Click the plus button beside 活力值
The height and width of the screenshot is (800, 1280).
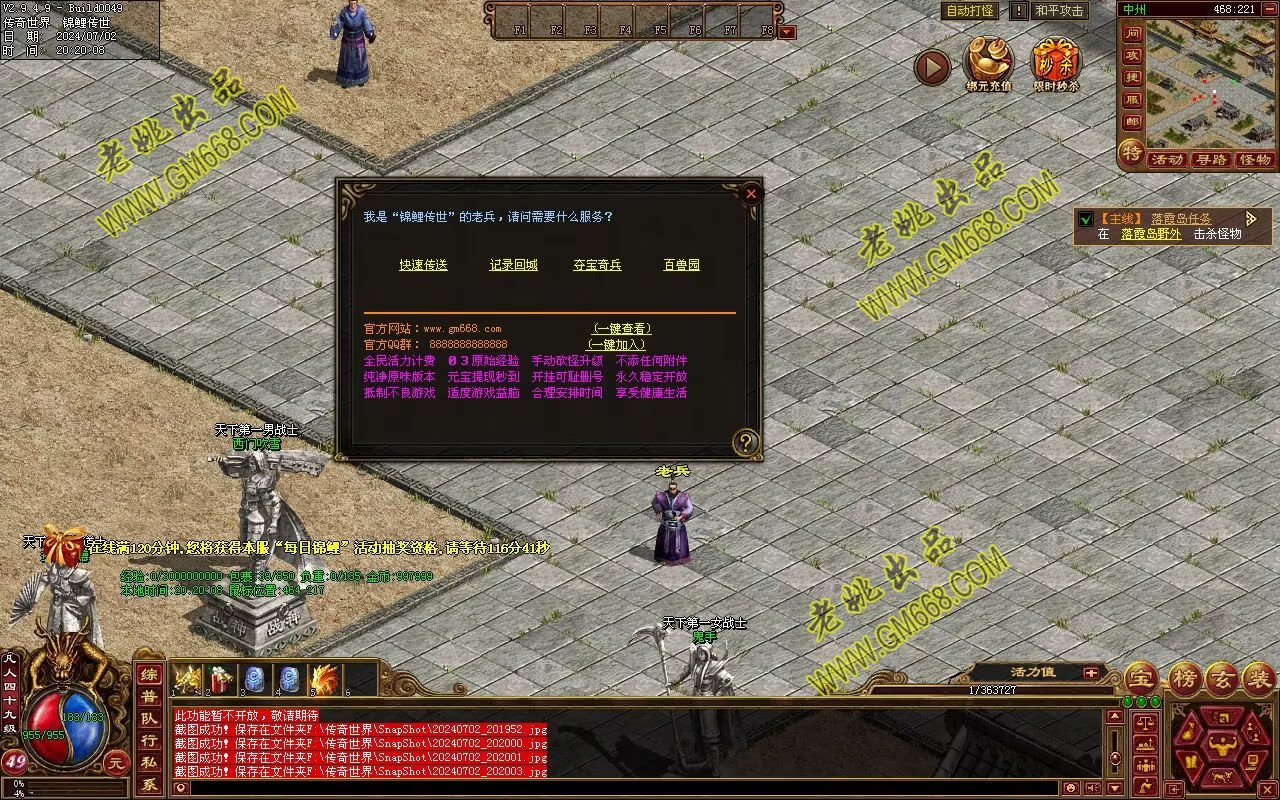pos(1090,673)
